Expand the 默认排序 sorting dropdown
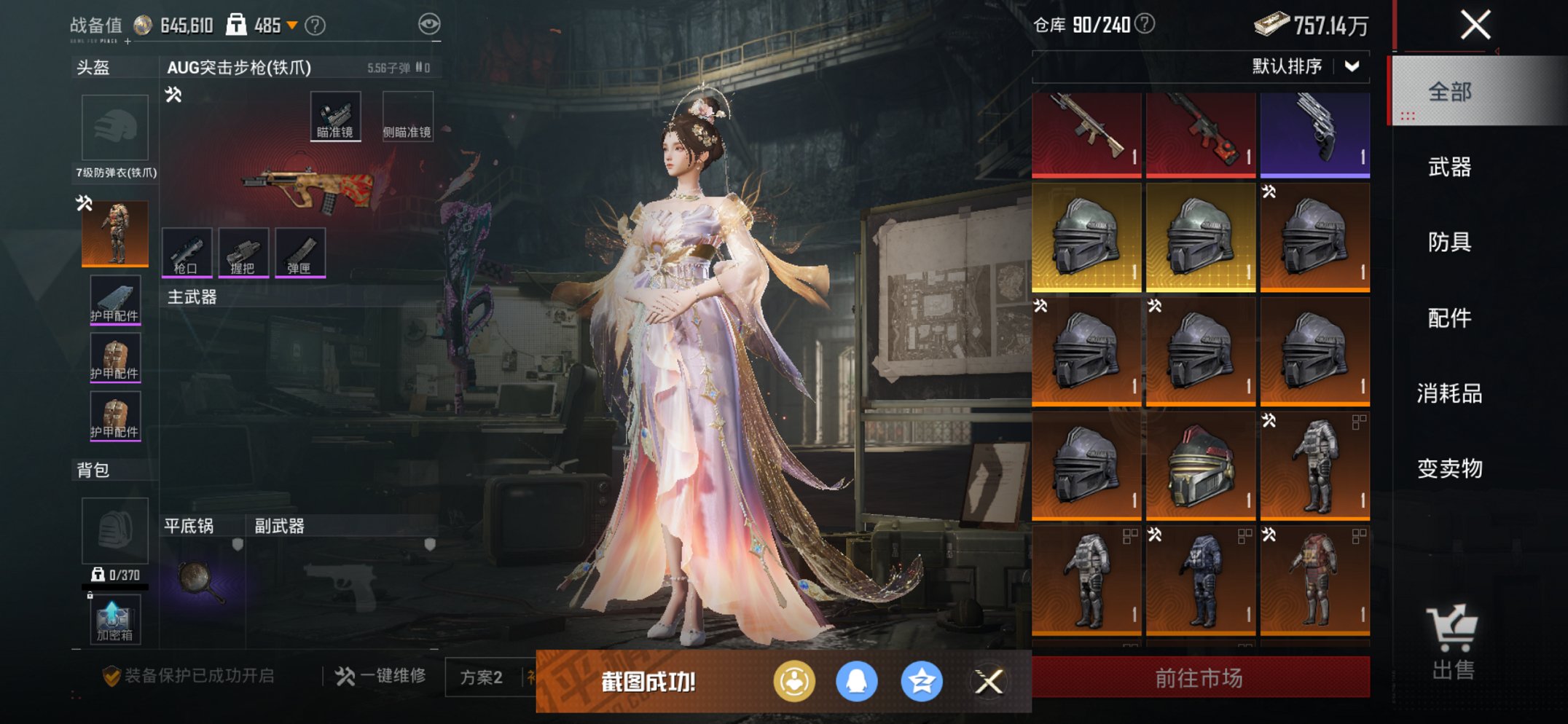 click(x=1313, y=66)
